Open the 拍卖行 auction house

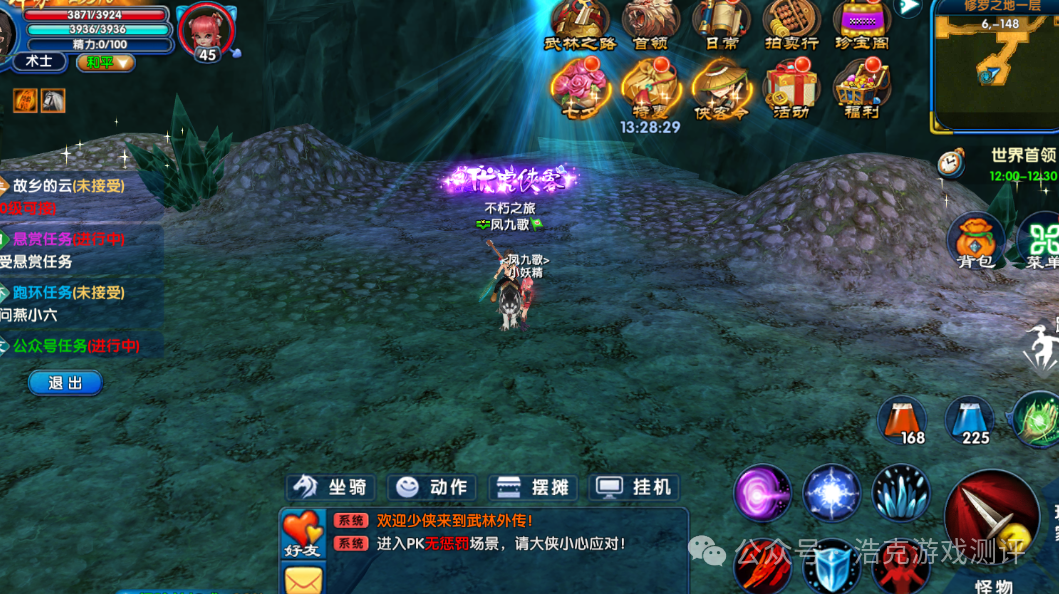[x=791, y=24]
